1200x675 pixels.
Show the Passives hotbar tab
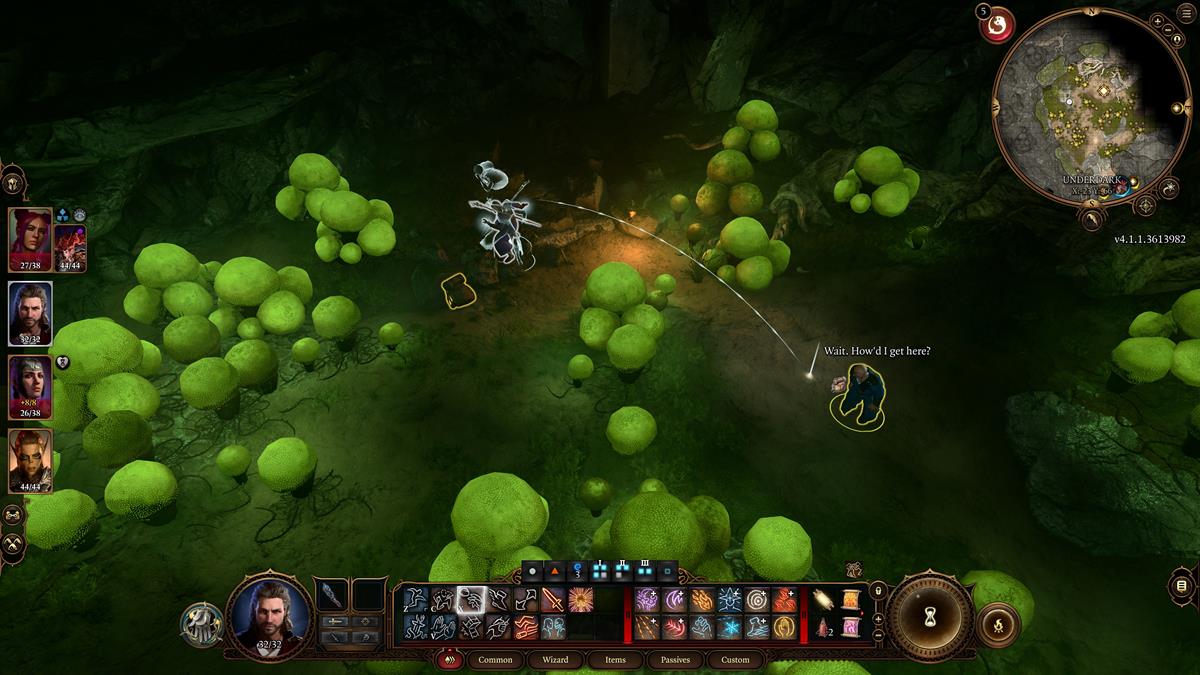[x=675, y=660]
